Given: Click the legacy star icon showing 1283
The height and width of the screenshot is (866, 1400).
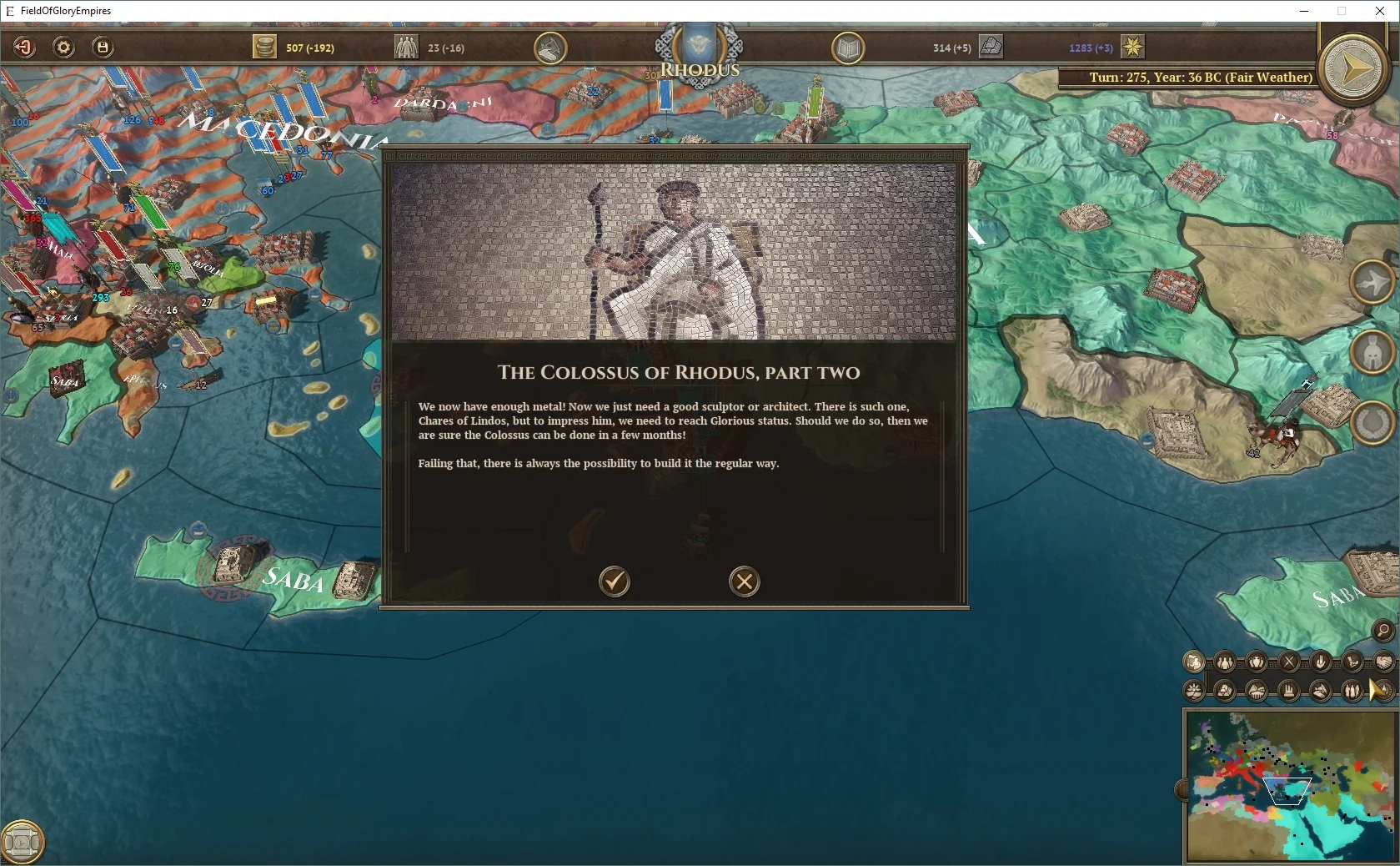Looking at the screenshot, I should 1132,48.
